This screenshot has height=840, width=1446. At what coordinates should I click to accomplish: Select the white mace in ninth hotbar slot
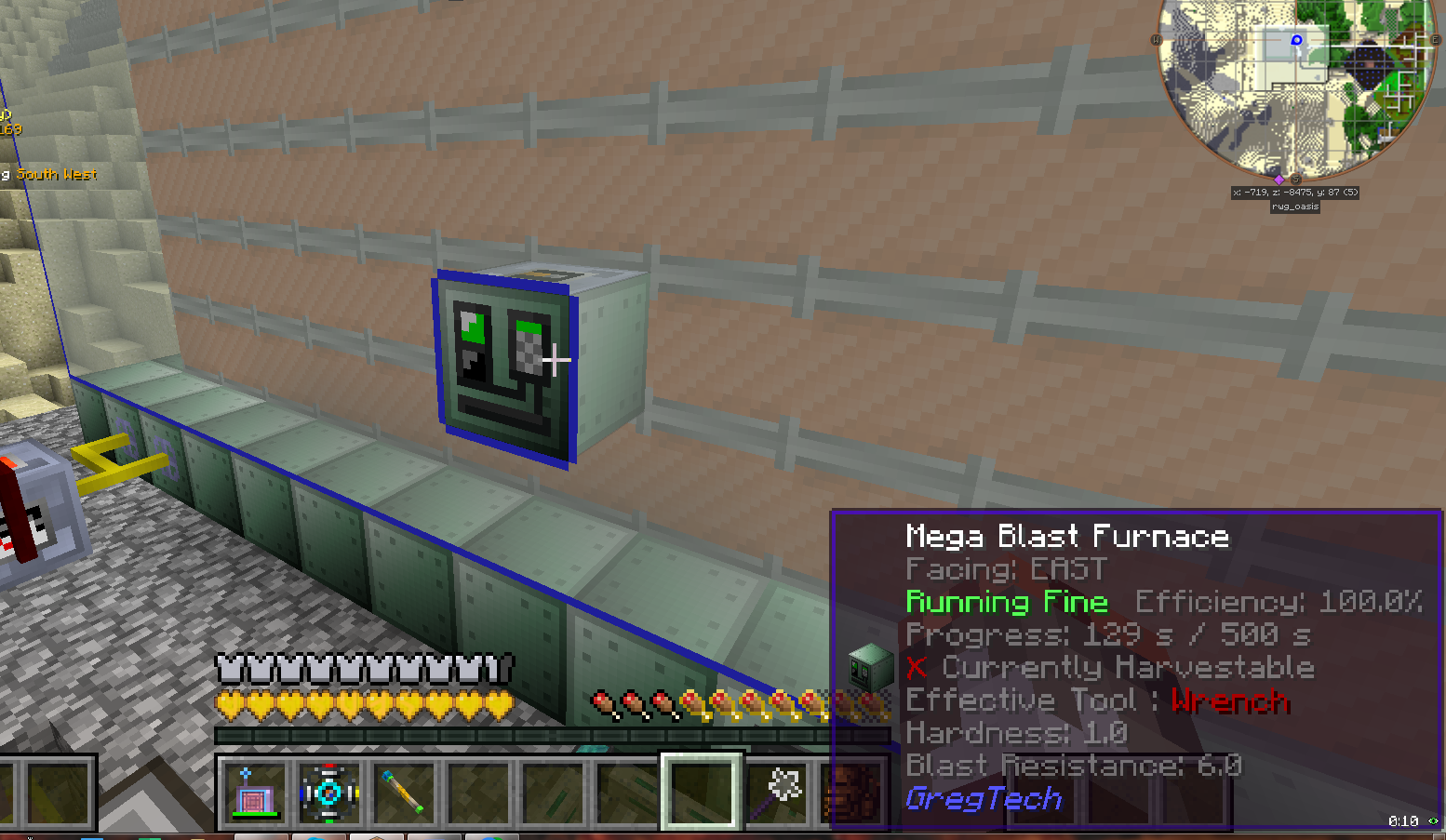(778, 793)
